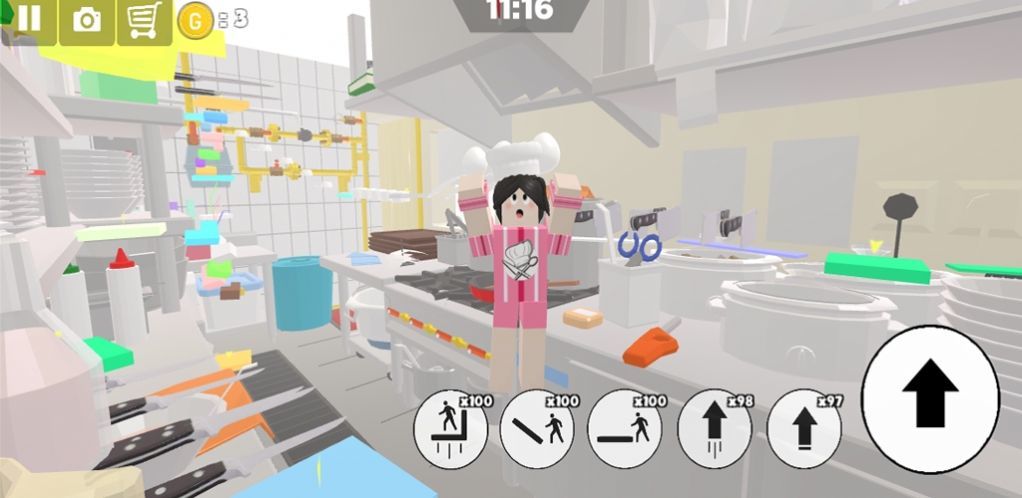Pause the game
Image resolution: width=1022 pixels, height=498 pixels.
[x=29, y=20]
